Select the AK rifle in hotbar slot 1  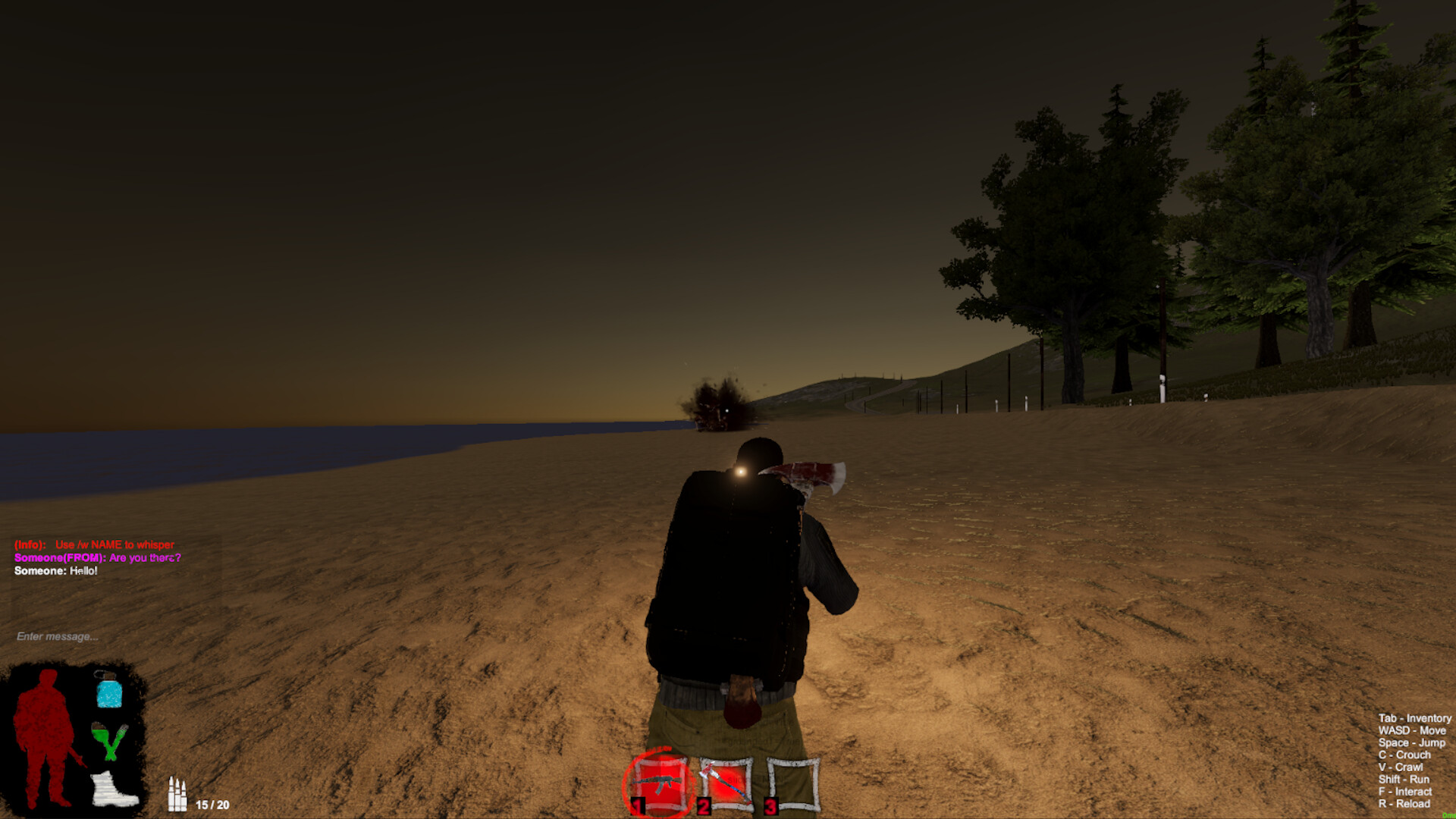(659, 783)
